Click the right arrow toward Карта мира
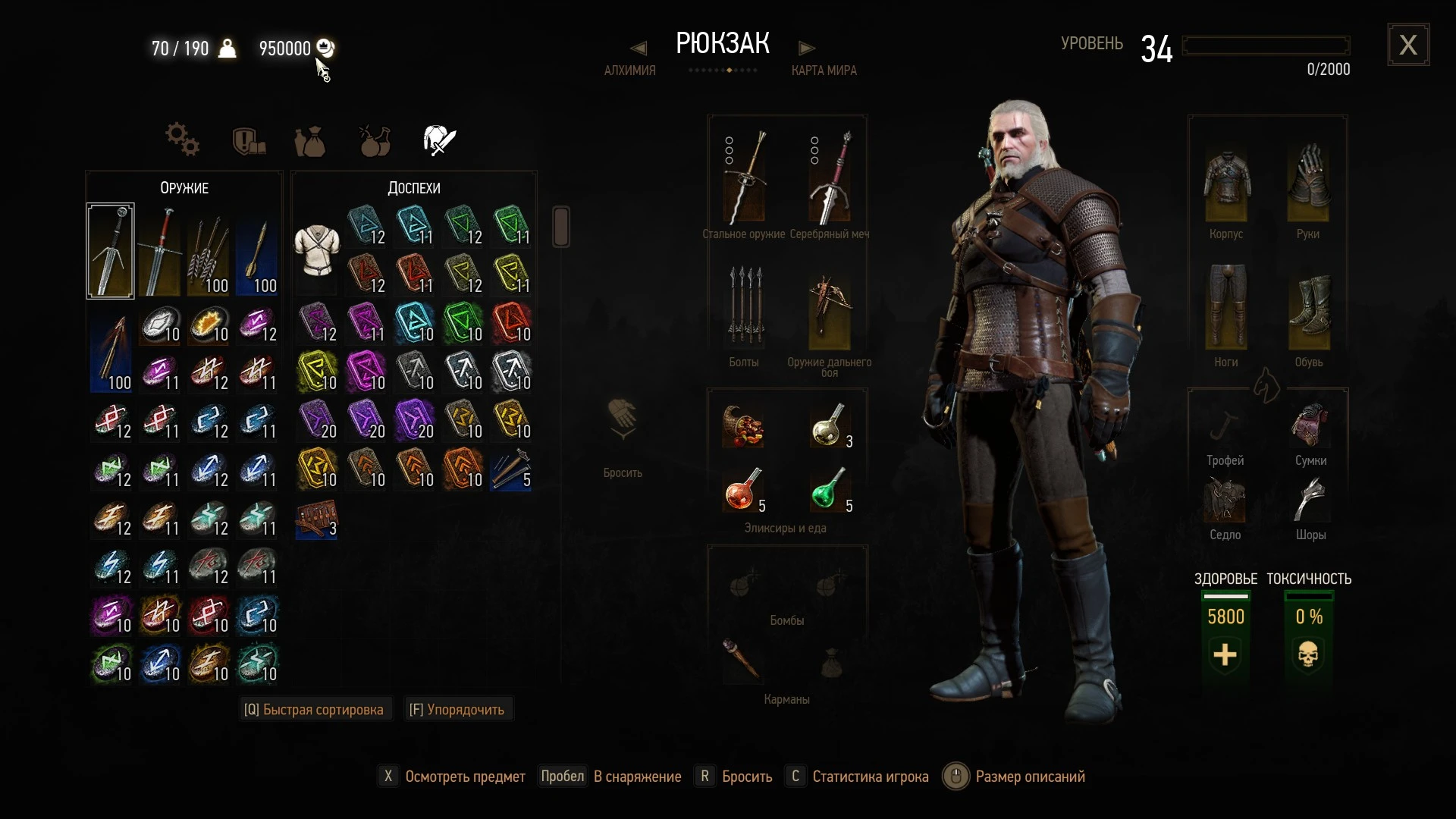This screenshot has height=819, width=1456. tap(807, 47)
